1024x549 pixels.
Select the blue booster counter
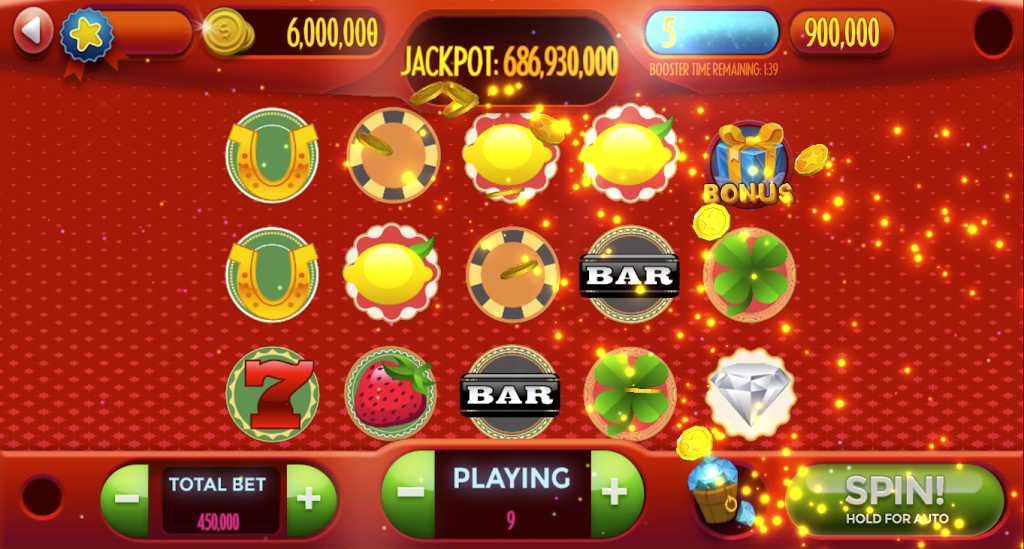pos(712,33)
